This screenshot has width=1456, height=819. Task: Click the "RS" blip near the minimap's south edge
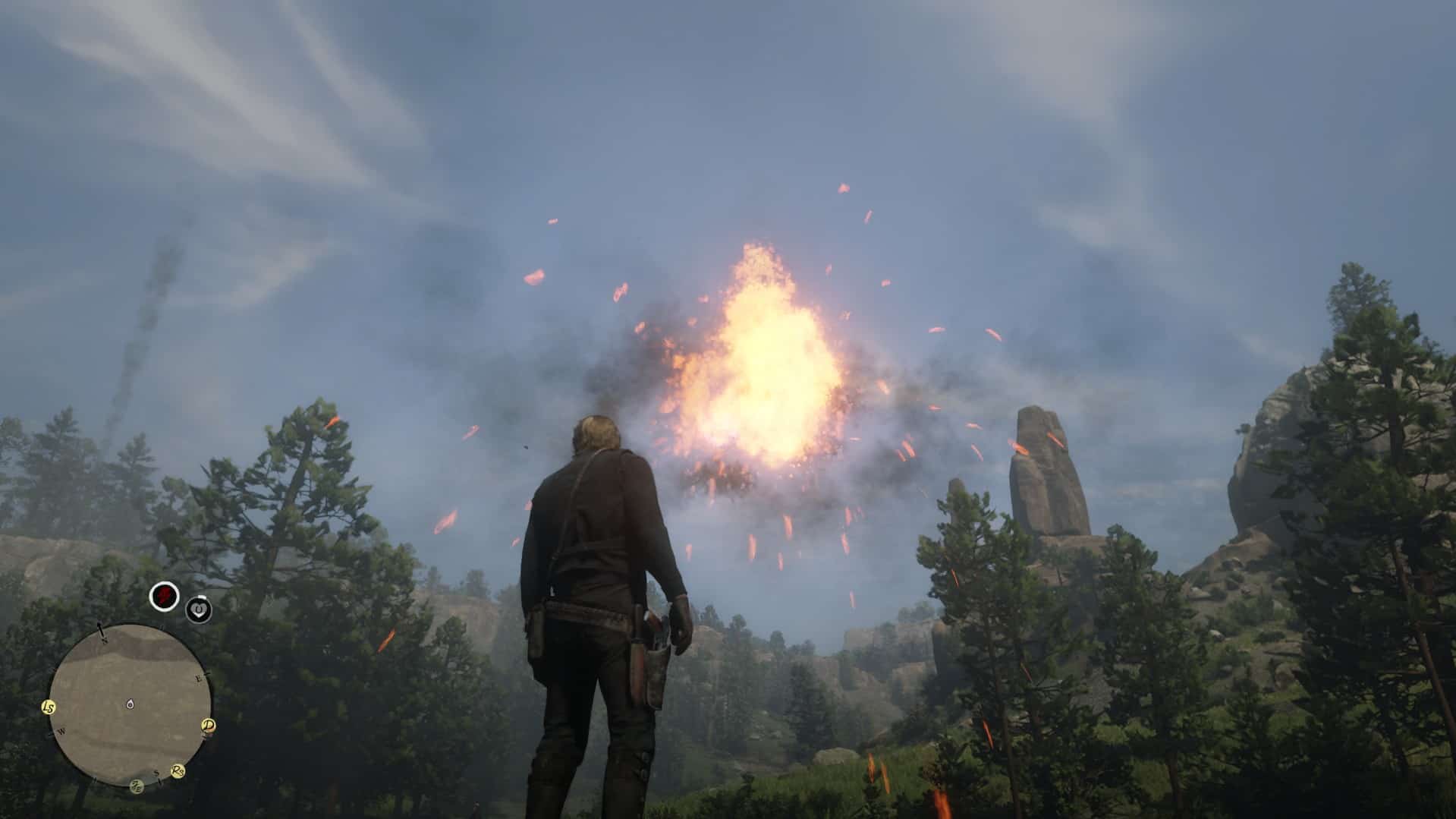(178, 771)
